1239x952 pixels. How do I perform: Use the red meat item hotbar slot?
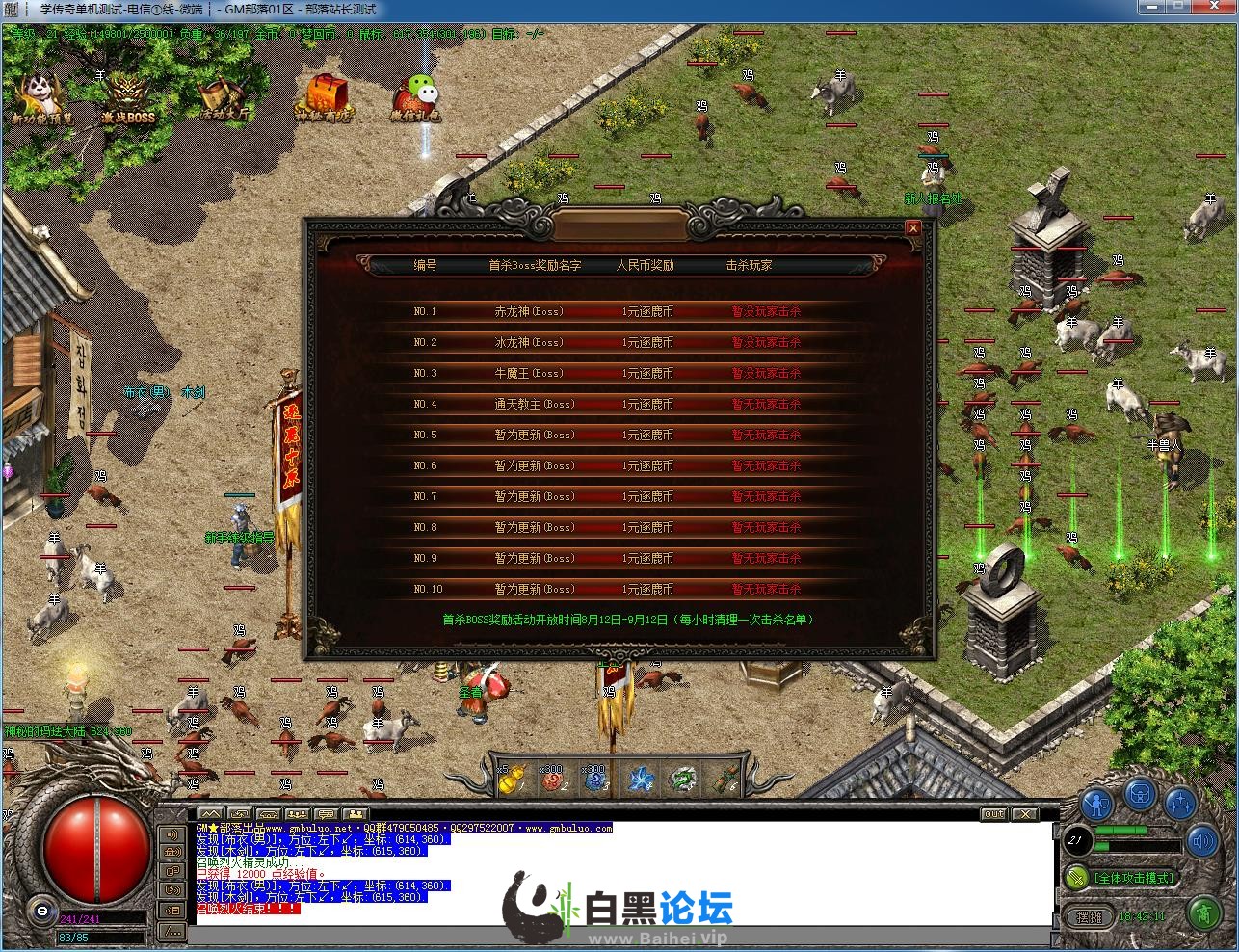[554, 780]
